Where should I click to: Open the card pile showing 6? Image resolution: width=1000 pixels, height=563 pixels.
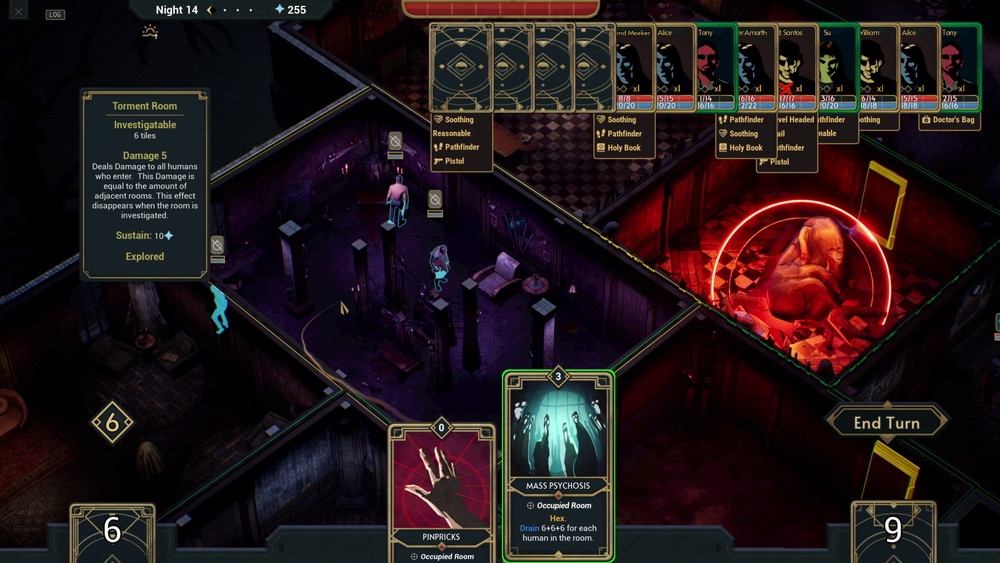[x=112, y=531]
